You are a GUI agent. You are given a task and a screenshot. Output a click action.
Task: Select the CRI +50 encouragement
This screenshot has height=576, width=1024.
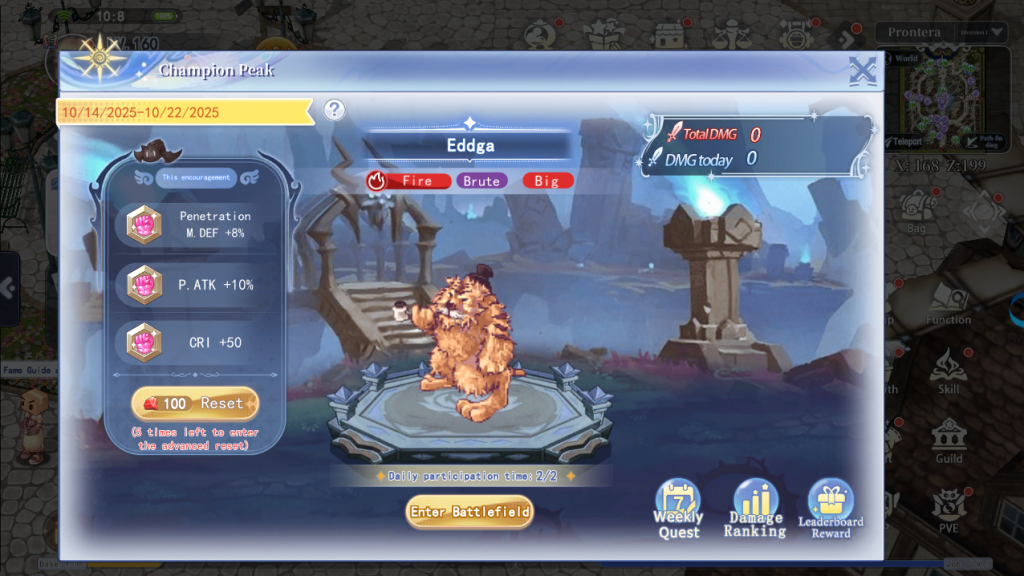(x=195, y=343)
